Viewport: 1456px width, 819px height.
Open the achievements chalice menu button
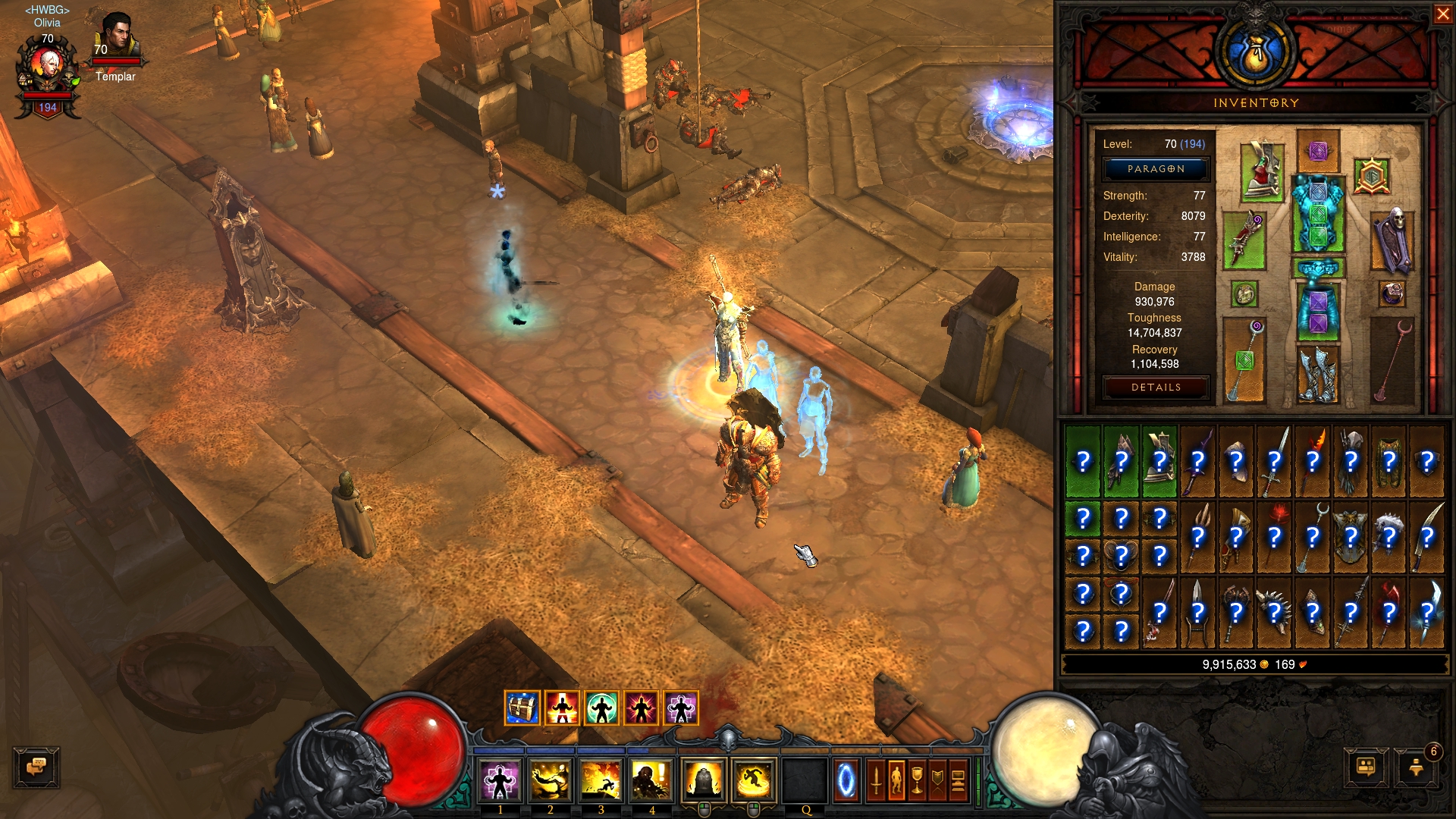(x=917, y=781)
